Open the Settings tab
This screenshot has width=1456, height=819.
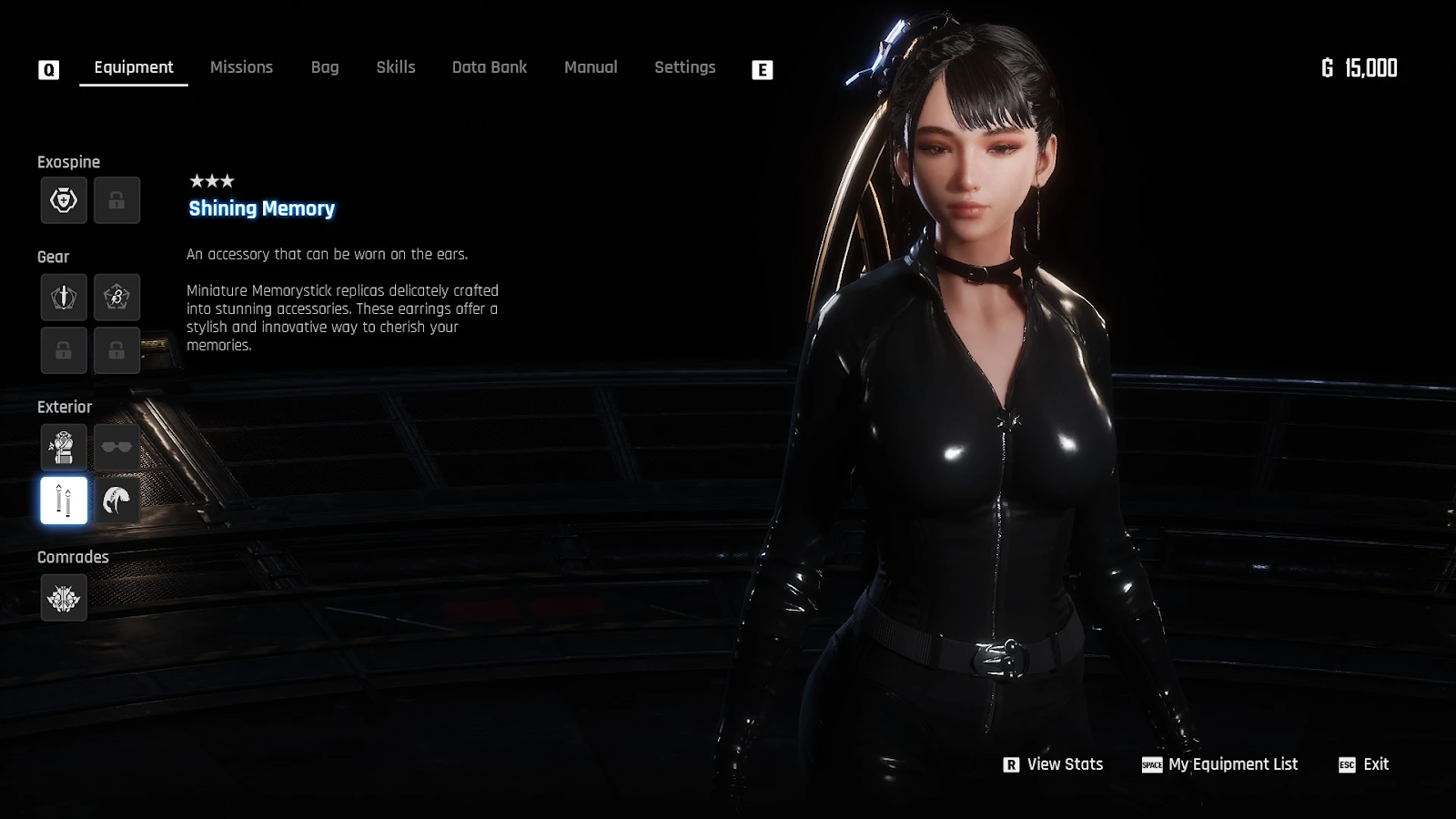coord(685,67)
